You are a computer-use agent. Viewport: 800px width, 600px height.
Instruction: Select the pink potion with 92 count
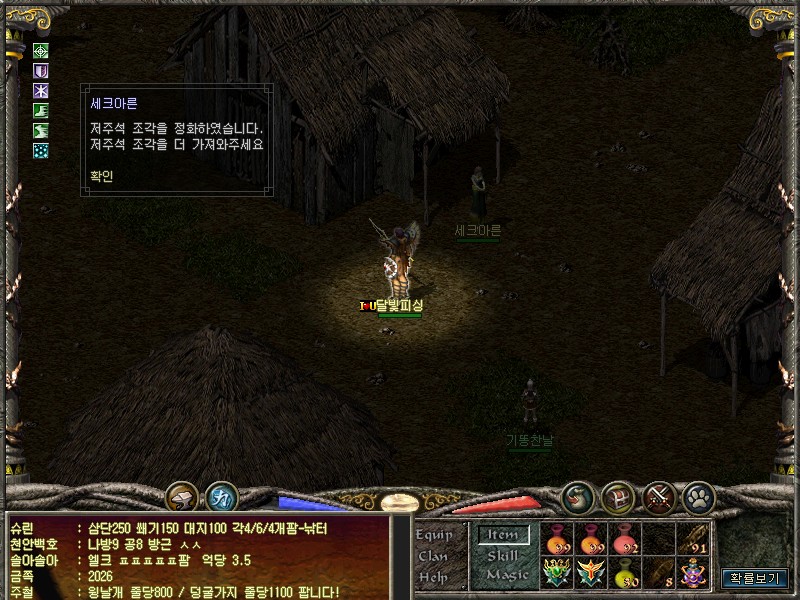pyautogui.click(x=625, y=539)
